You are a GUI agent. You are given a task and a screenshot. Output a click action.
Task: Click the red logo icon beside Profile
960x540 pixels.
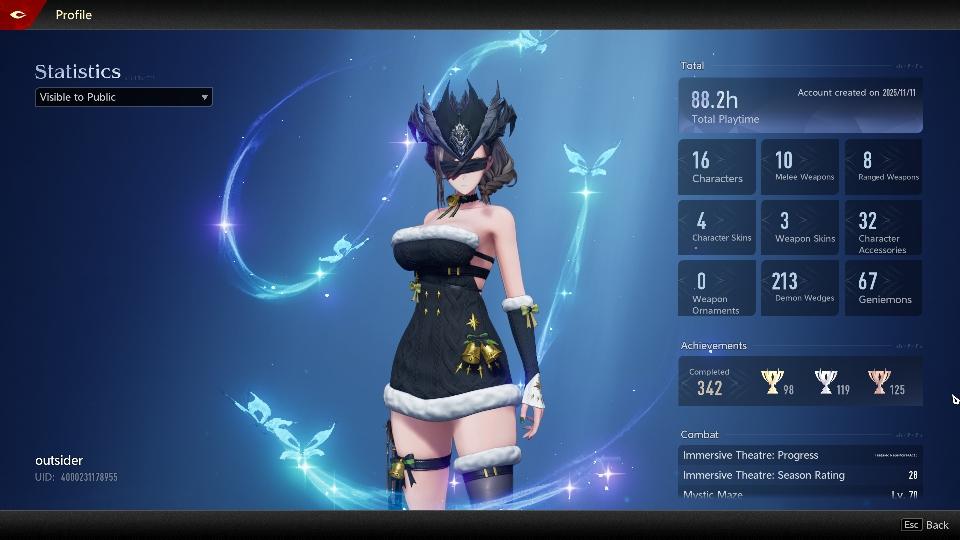pos(18,14)
